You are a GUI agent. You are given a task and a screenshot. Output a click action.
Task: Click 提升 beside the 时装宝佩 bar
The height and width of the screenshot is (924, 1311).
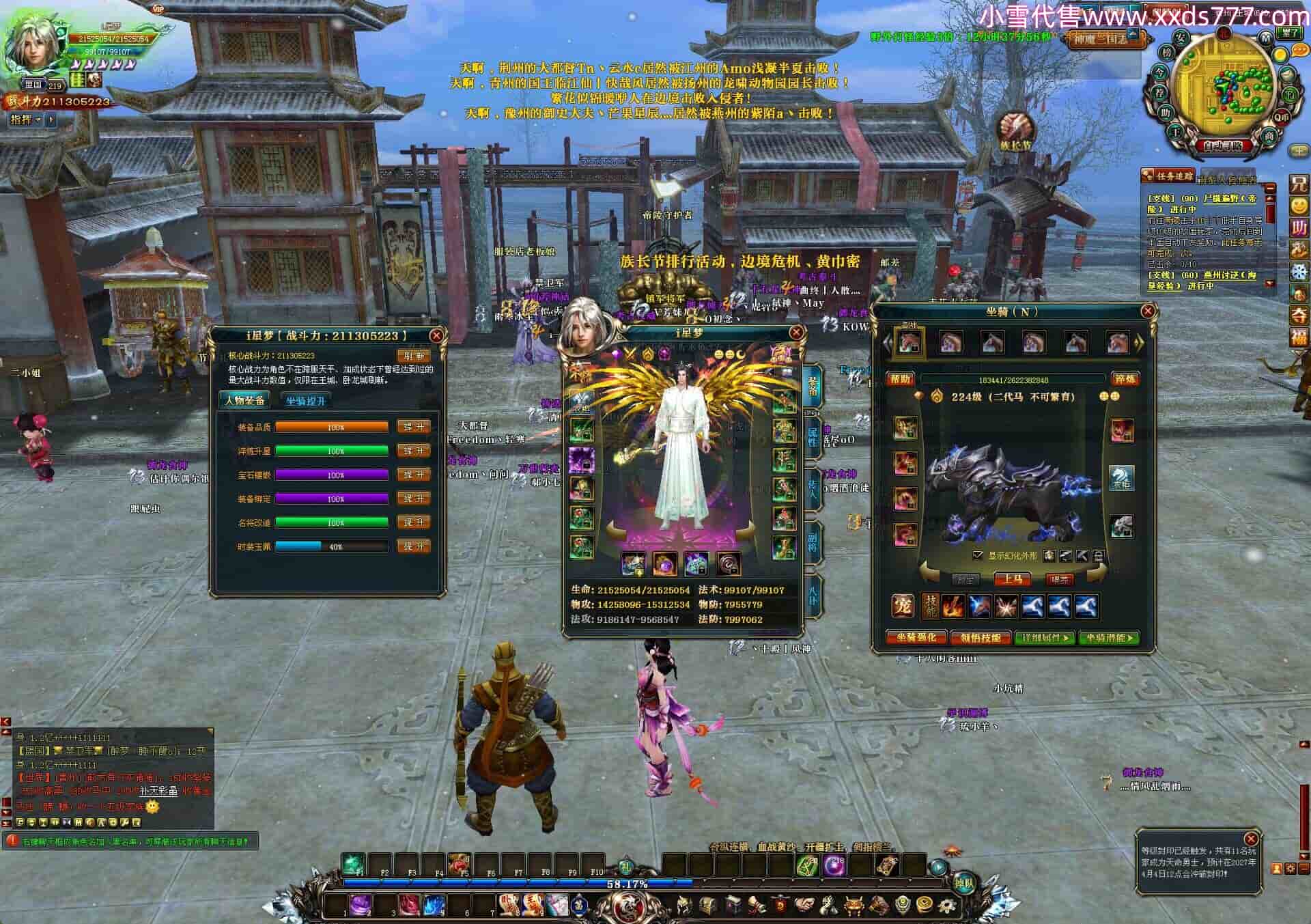click(x=414, y=546)
